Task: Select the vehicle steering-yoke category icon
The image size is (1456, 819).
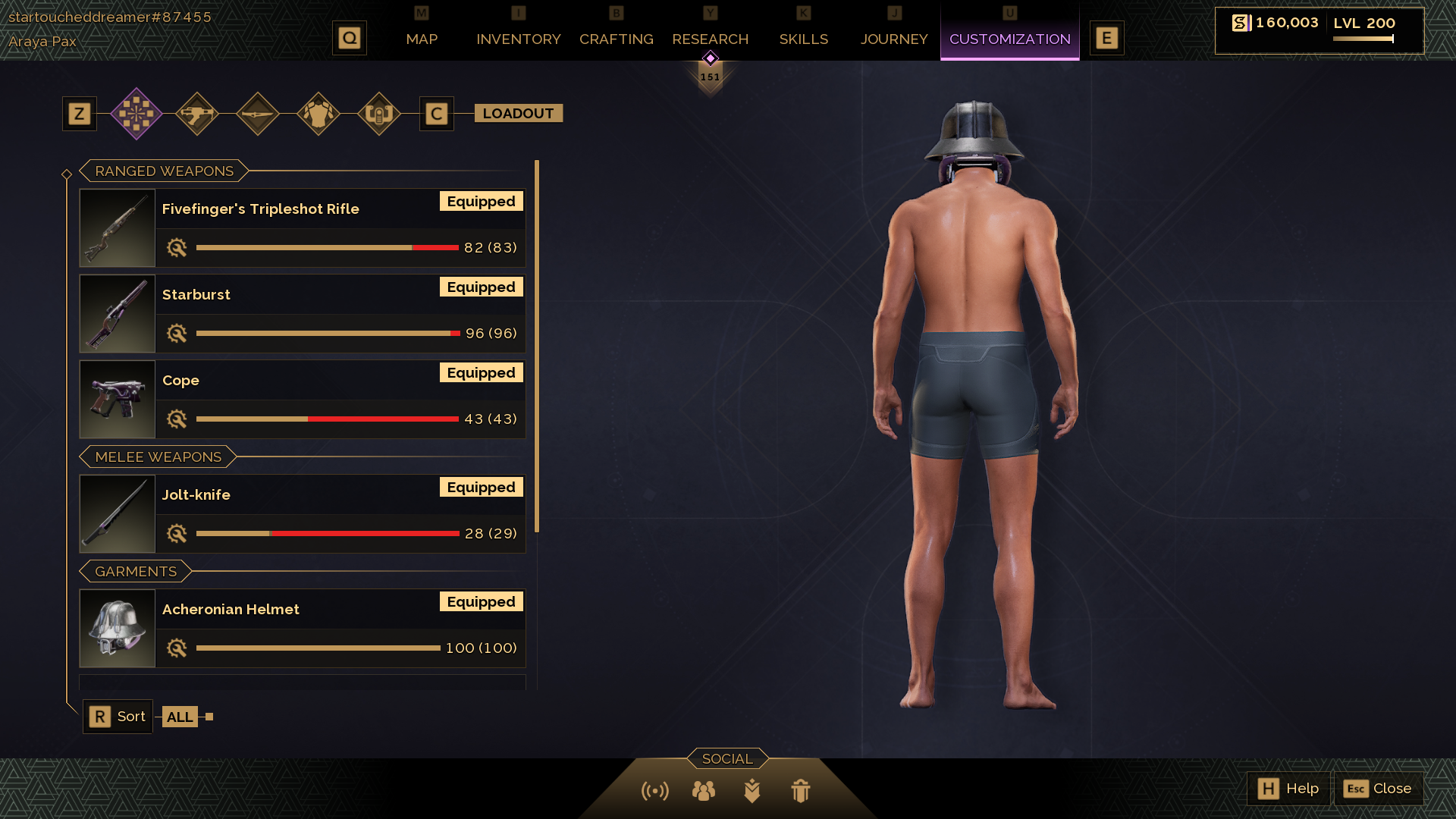Action: click(x=378, y=114)
